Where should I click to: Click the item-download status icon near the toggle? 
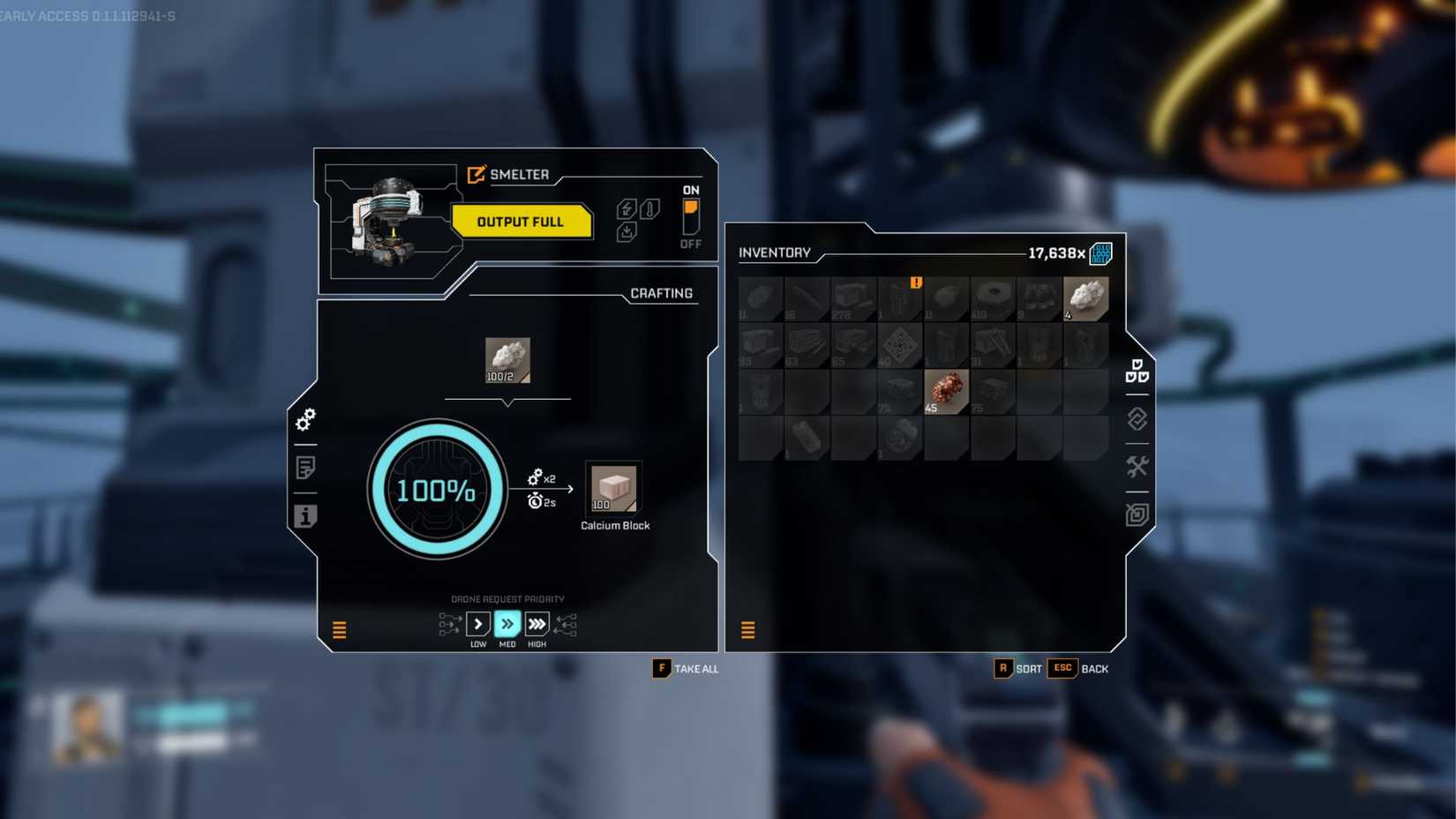(627, 231)
